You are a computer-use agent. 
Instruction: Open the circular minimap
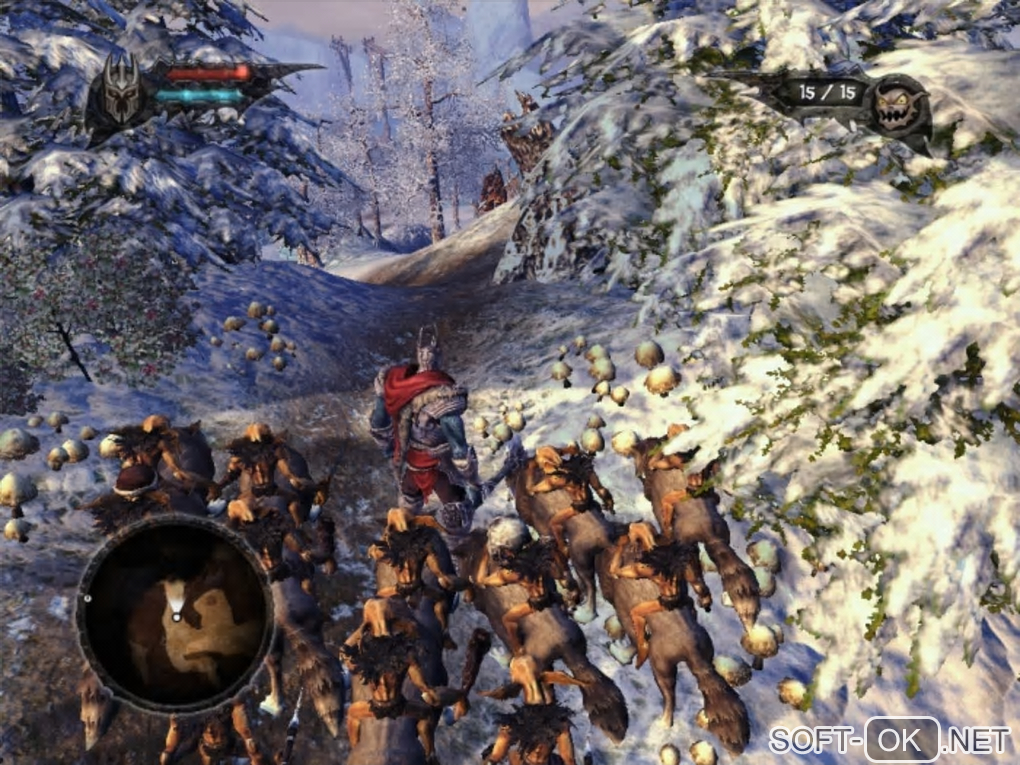(x=175, y=614)
